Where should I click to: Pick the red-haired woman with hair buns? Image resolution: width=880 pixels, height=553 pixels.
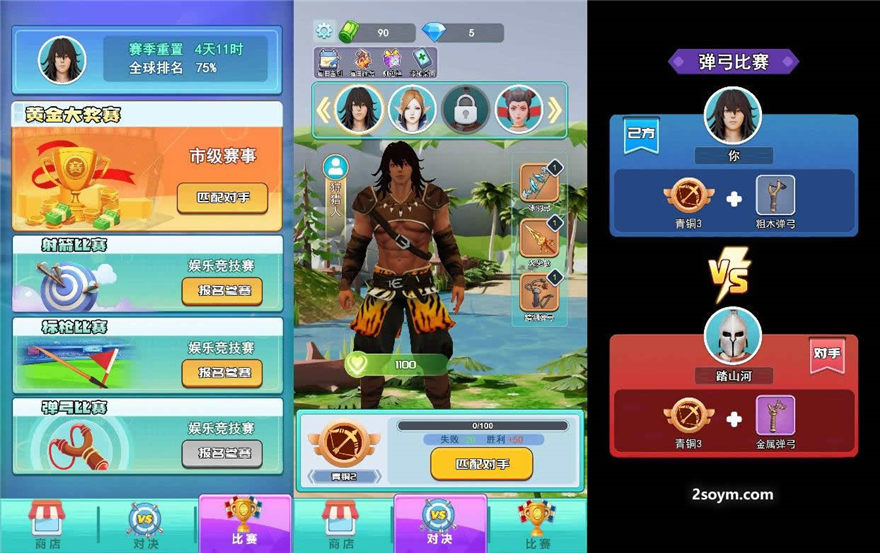(519, 109)
